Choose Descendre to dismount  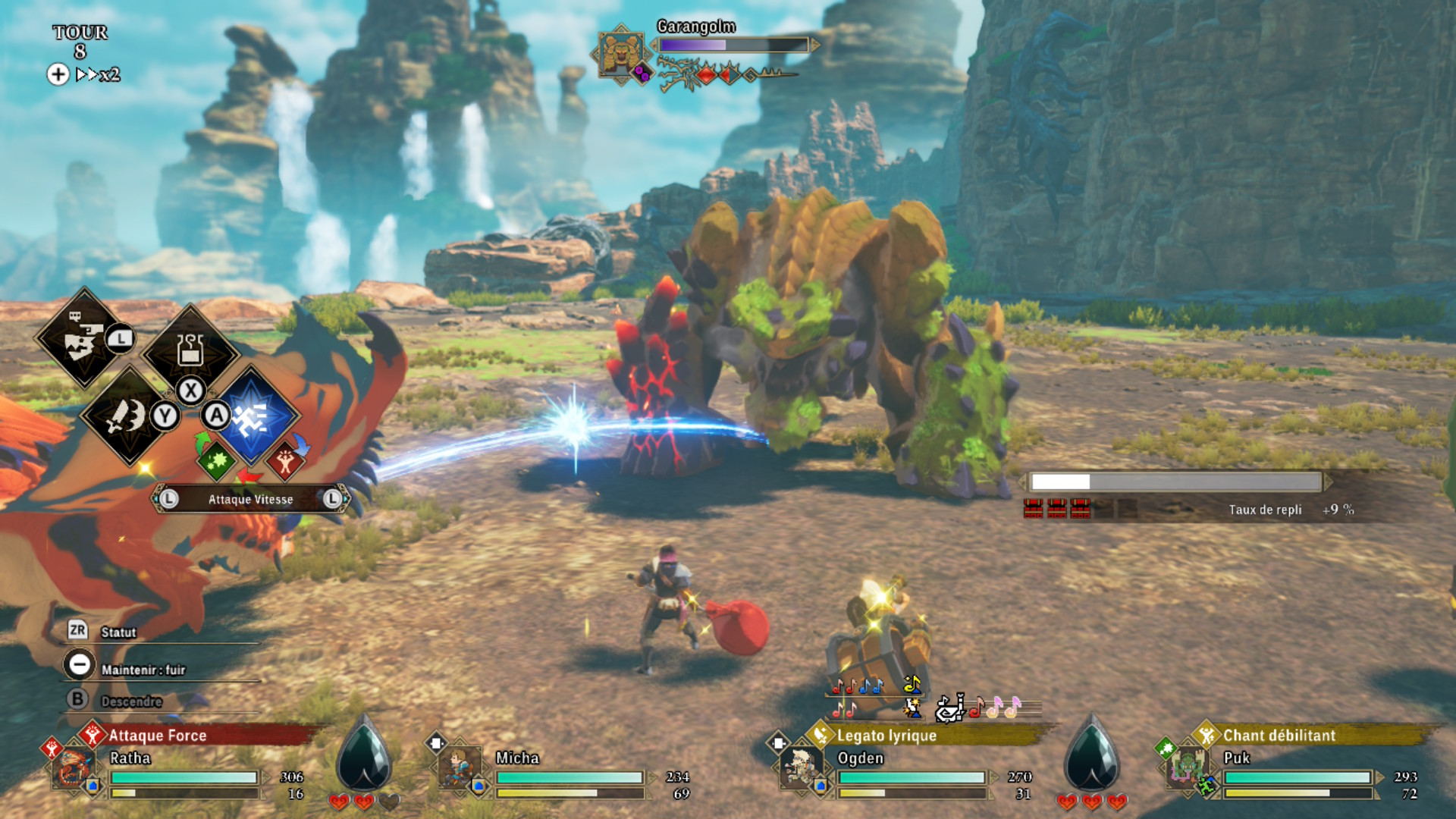pyautogui.click(x=131, y=701)
